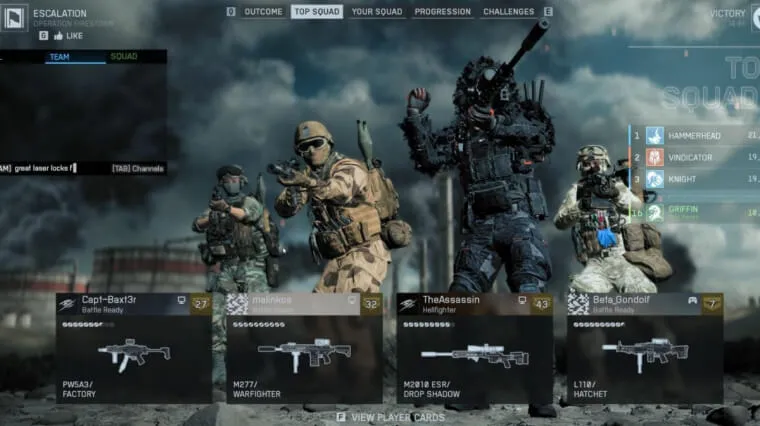Select Griffin squad row
The image size is (760, 426).
click(x=700, y=212)
